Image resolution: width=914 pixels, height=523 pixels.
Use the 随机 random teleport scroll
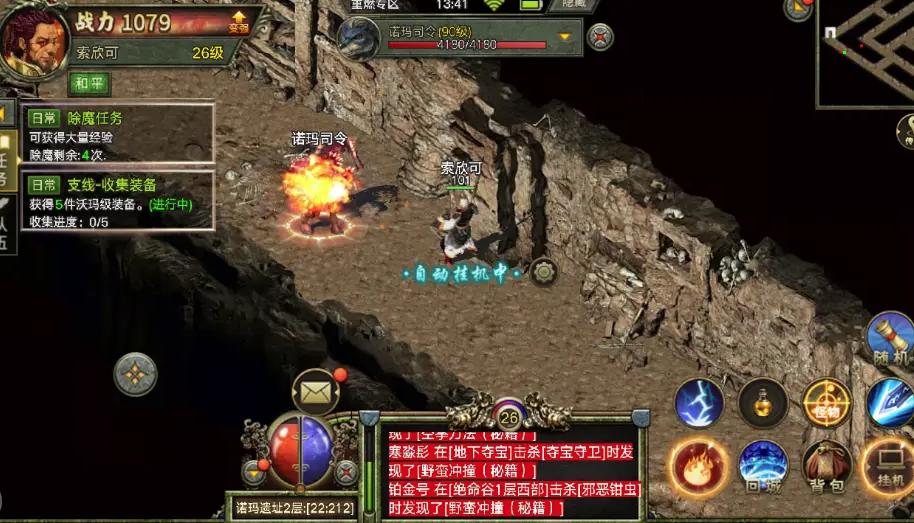[888, 342]
